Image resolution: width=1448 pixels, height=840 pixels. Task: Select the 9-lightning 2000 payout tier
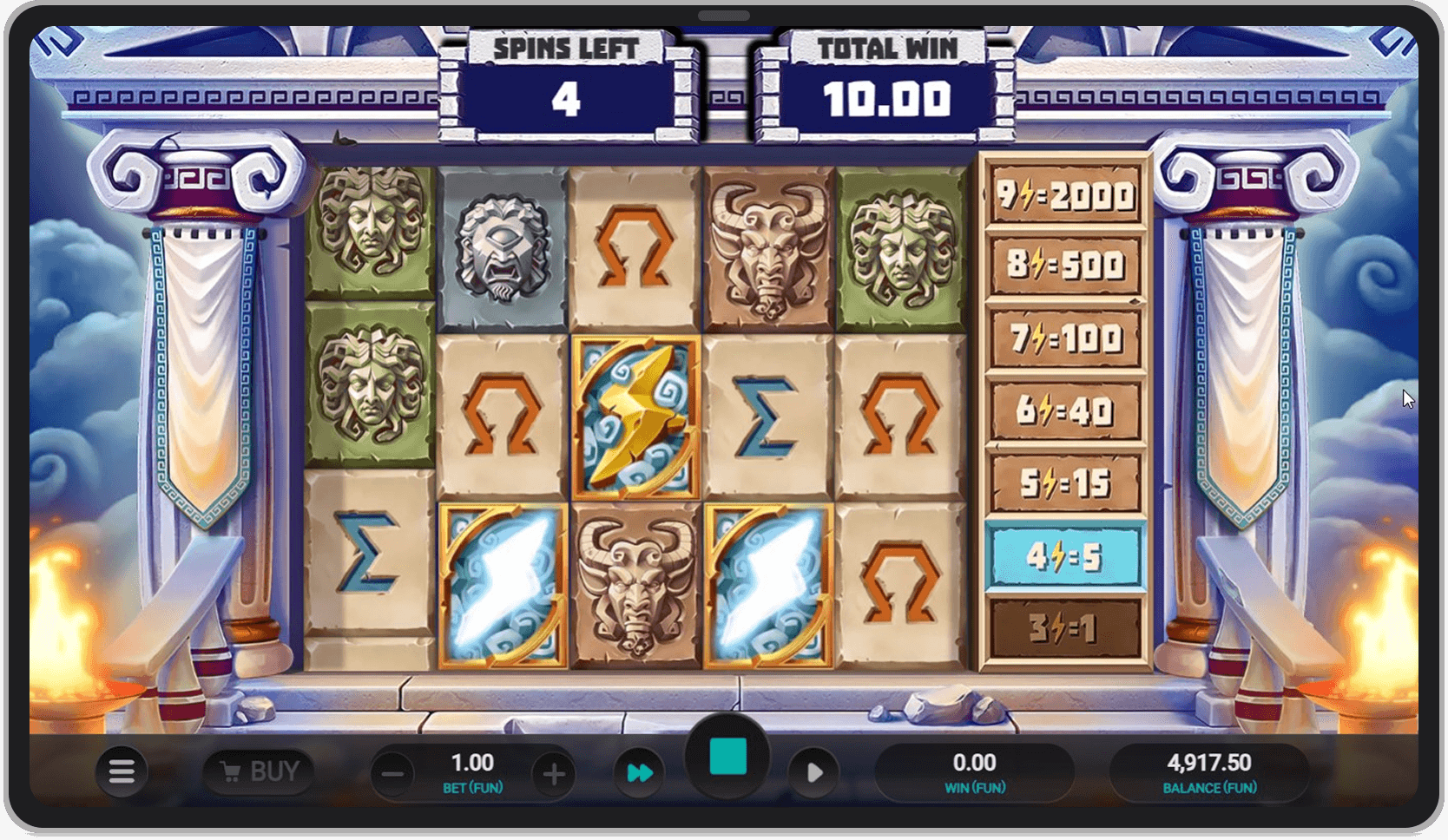1063,194
